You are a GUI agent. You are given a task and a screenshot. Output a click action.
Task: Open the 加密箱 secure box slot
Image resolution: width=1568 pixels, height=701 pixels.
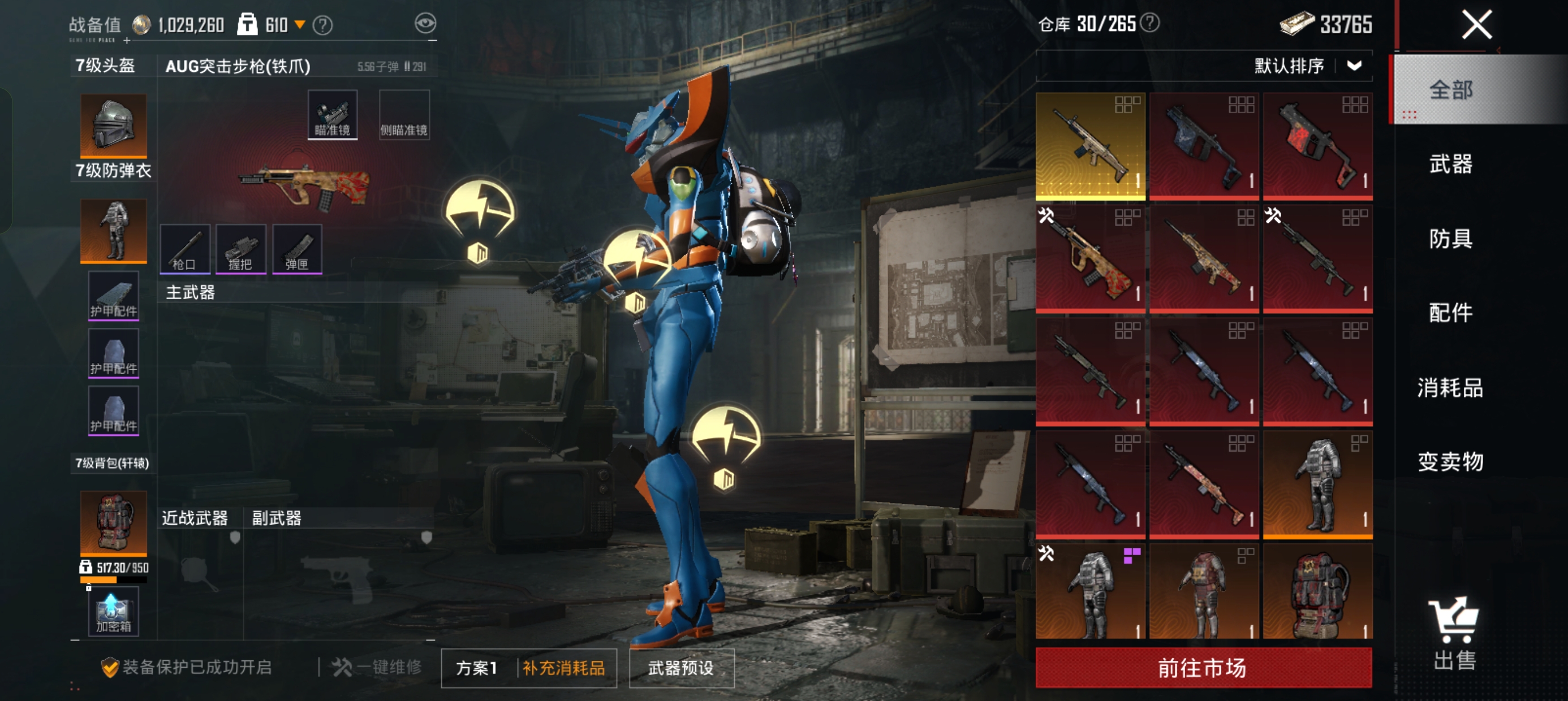pos(113,612)
